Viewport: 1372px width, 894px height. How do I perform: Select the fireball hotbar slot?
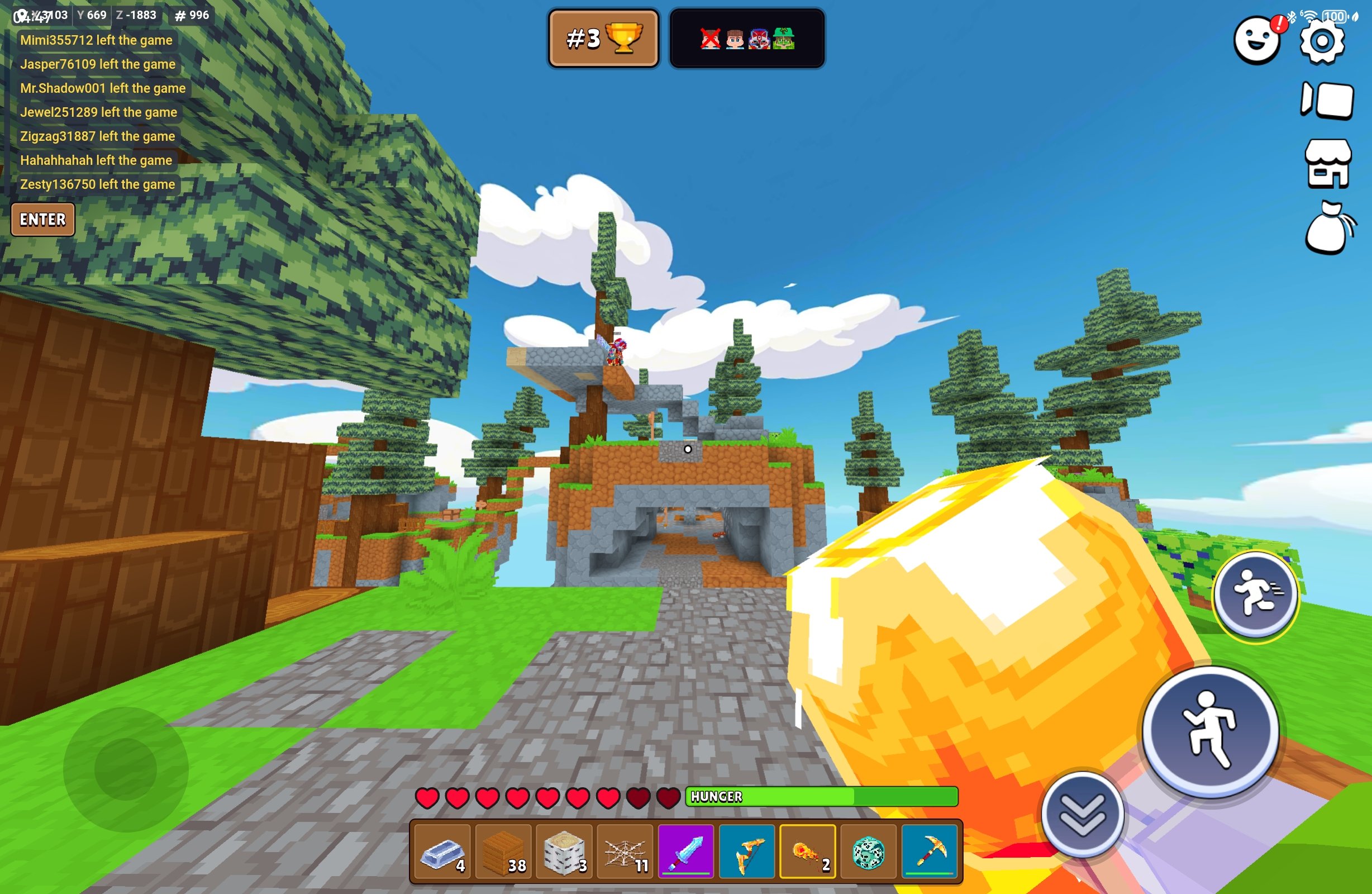coord(808,852)
